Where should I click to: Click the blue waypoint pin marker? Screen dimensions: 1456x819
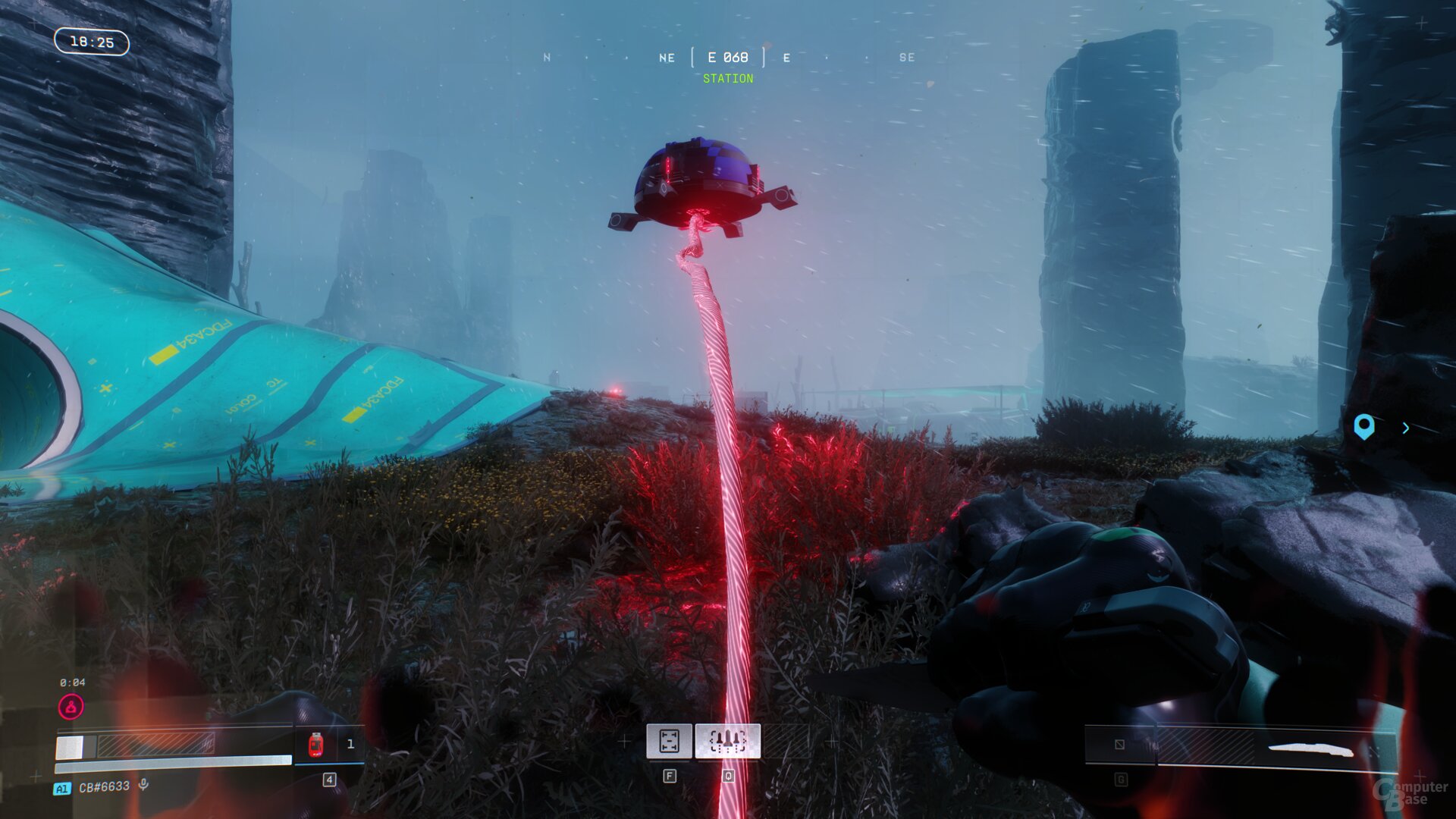click(1363, 427)
